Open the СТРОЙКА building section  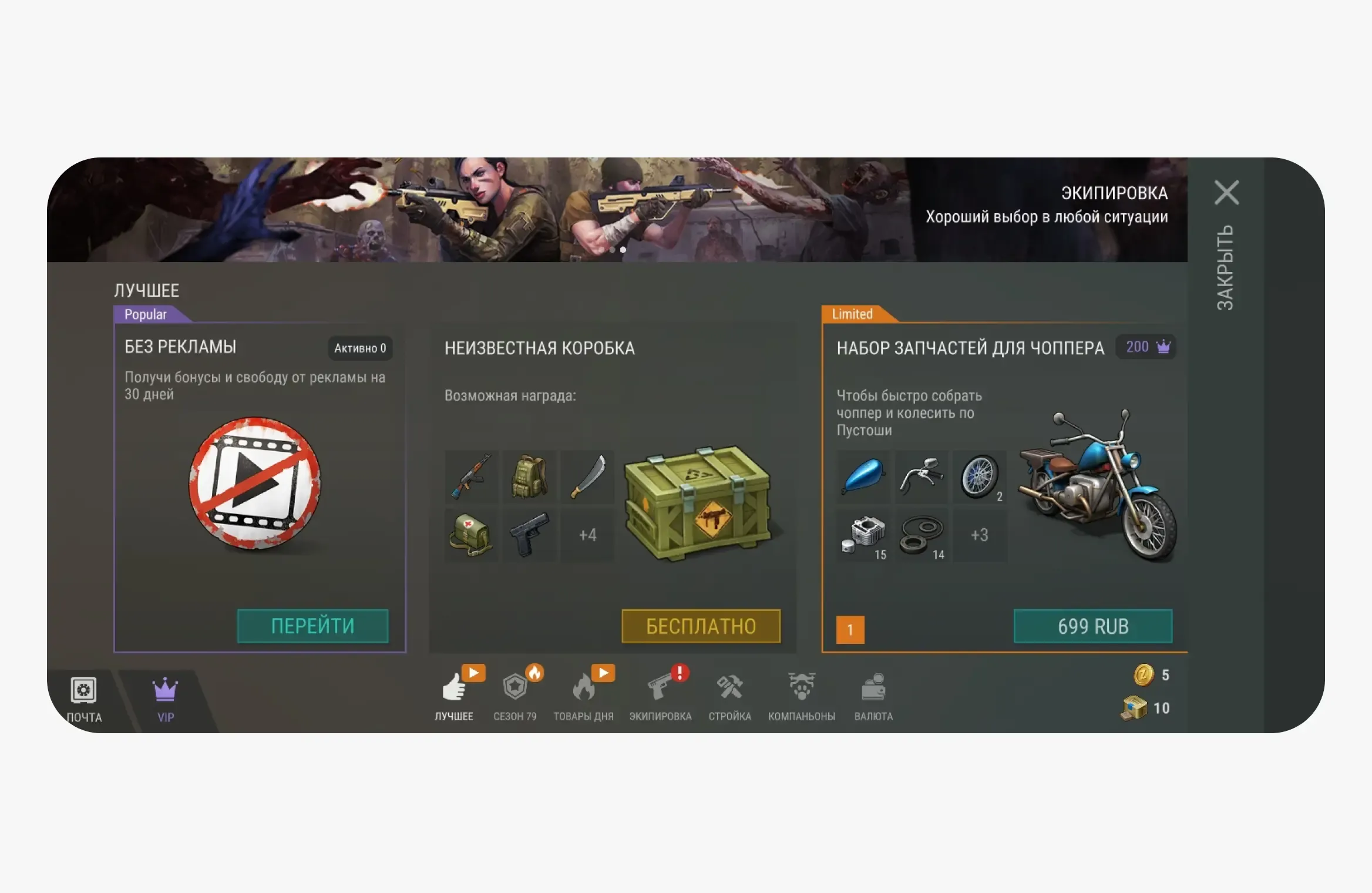729,693
